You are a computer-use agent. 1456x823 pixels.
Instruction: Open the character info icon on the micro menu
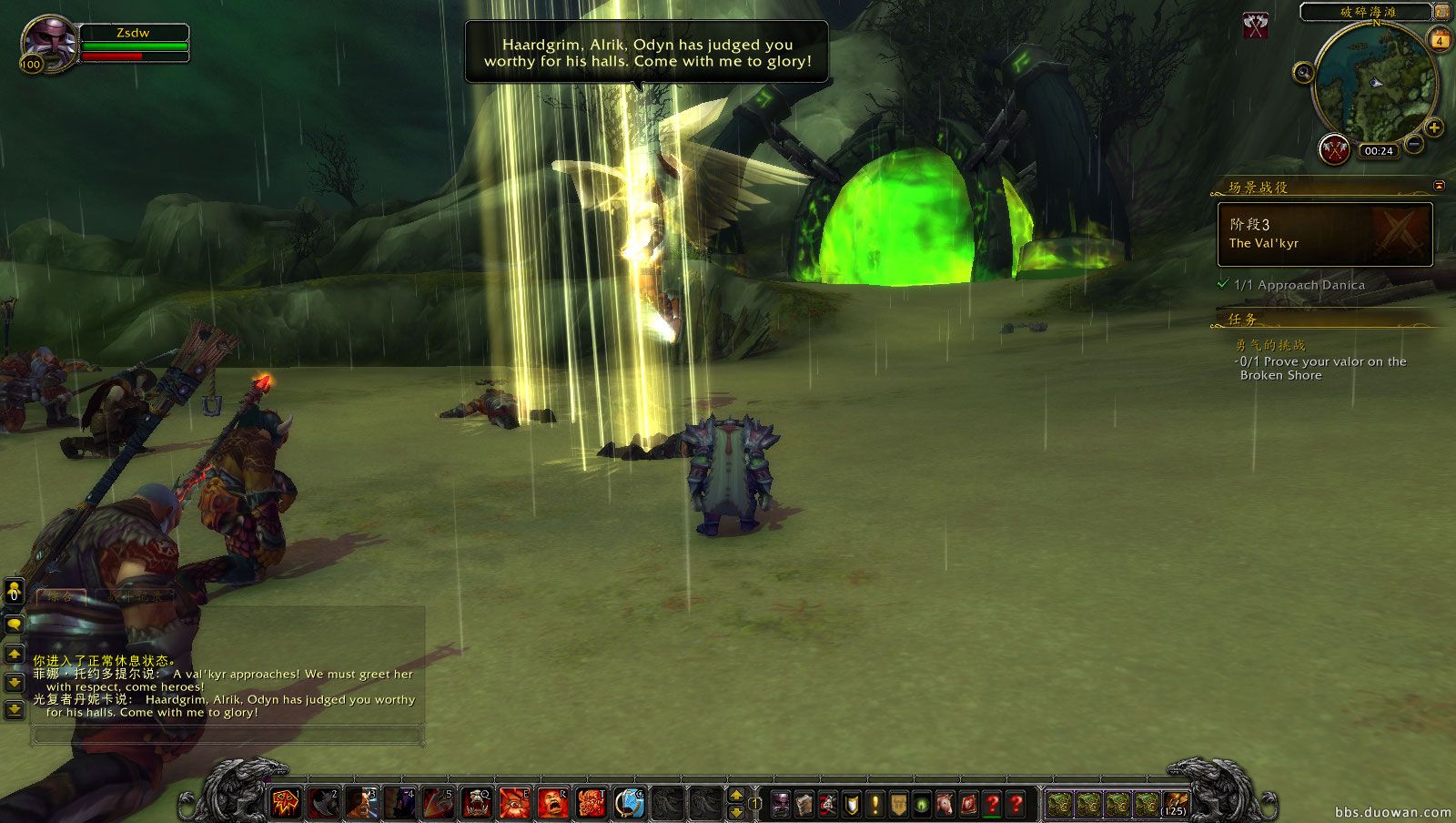point(780,804)
